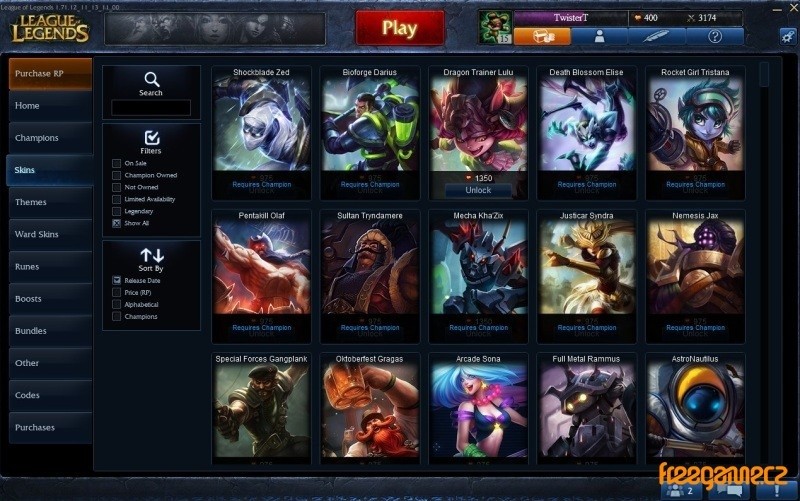Viewport: 800px width, 501px height.
Task: Click the skin search text box
Action: coord(151,107)
